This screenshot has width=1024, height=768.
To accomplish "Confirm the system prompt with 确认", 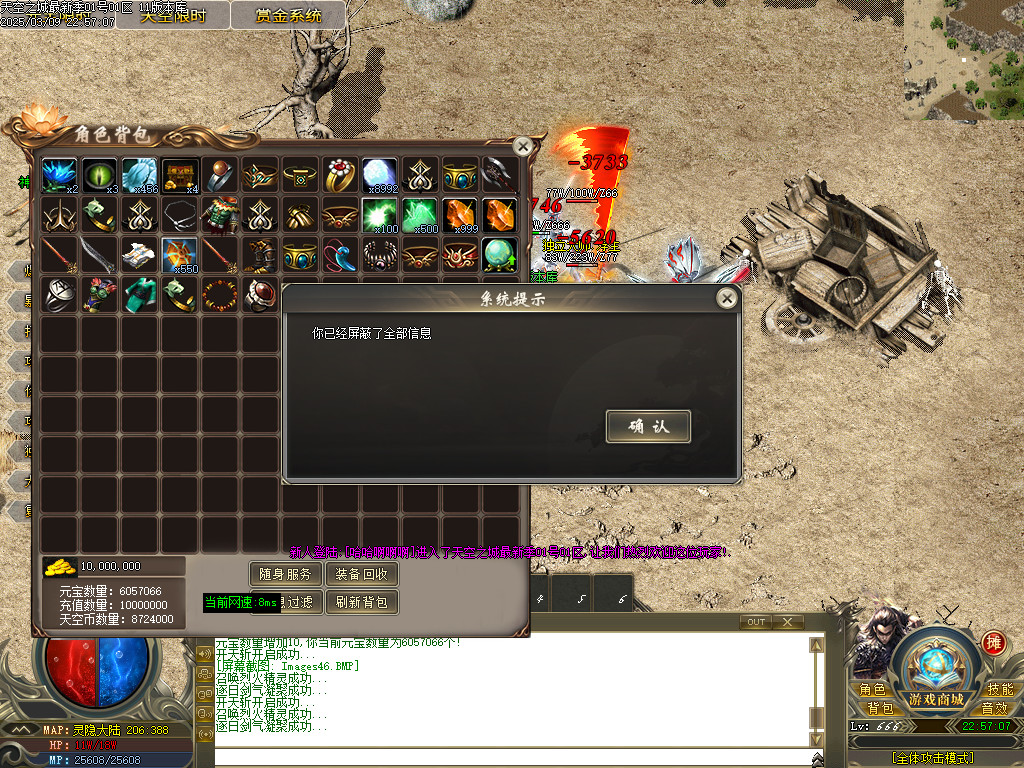I will (648, 426).
